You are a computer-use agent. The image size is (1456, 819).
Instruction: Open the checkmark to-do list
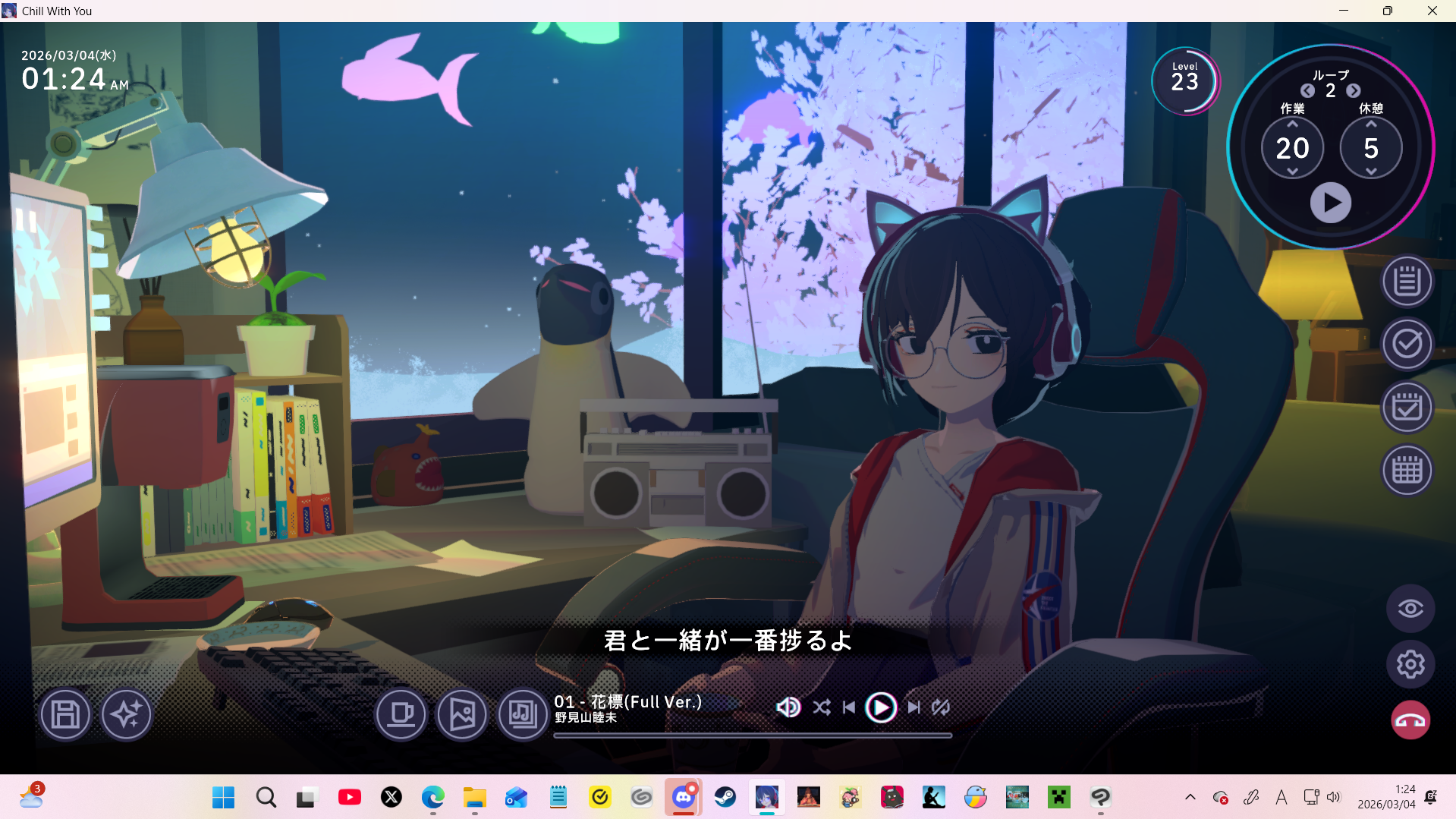click(1407, 345)
